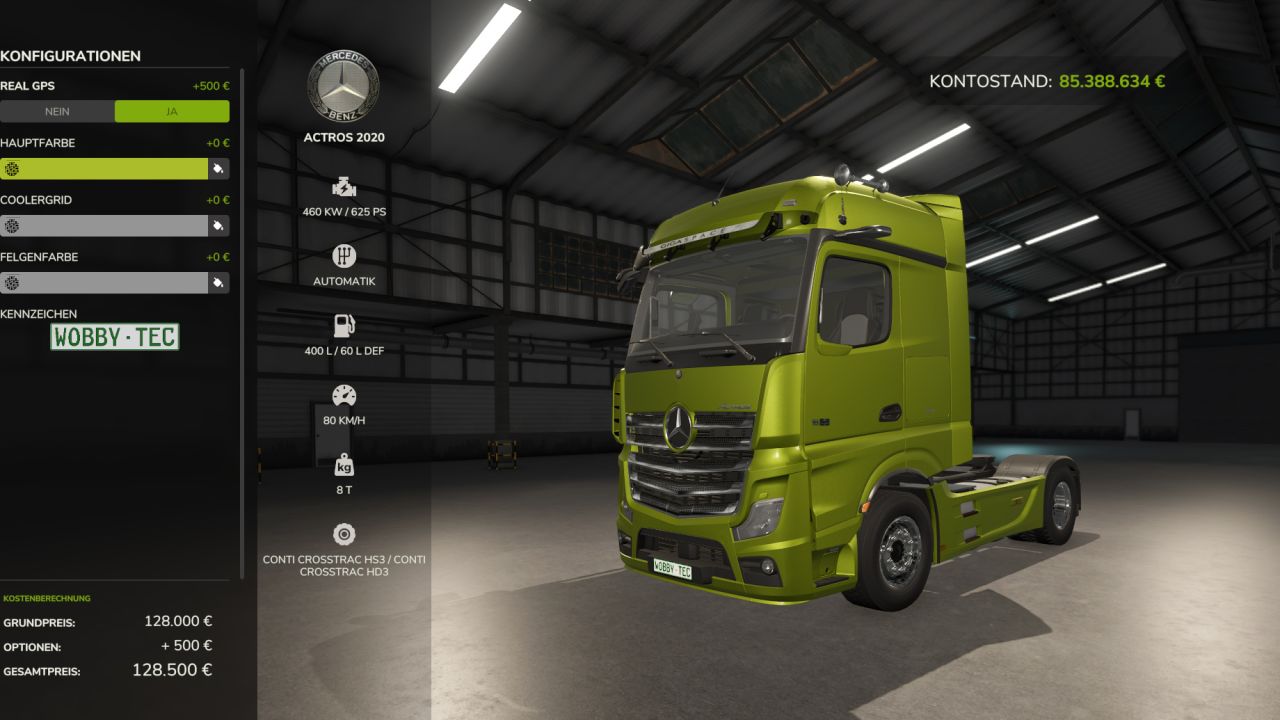Select the Coolergrid color bar
Image resolution: width=1280 pixels, height=720 pixels.
[x=104, y=226]
